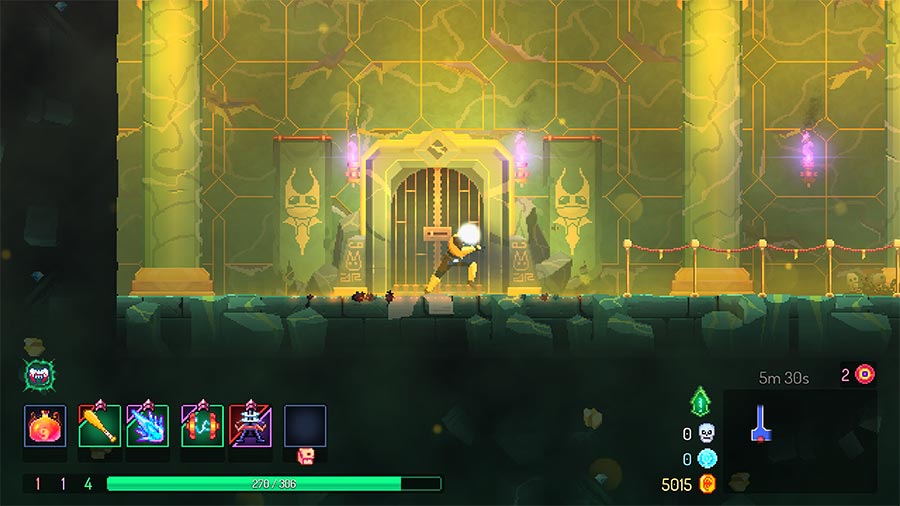900x506 pixels.
Task: Click the red target icon above minimap
Action: (864, 374)
